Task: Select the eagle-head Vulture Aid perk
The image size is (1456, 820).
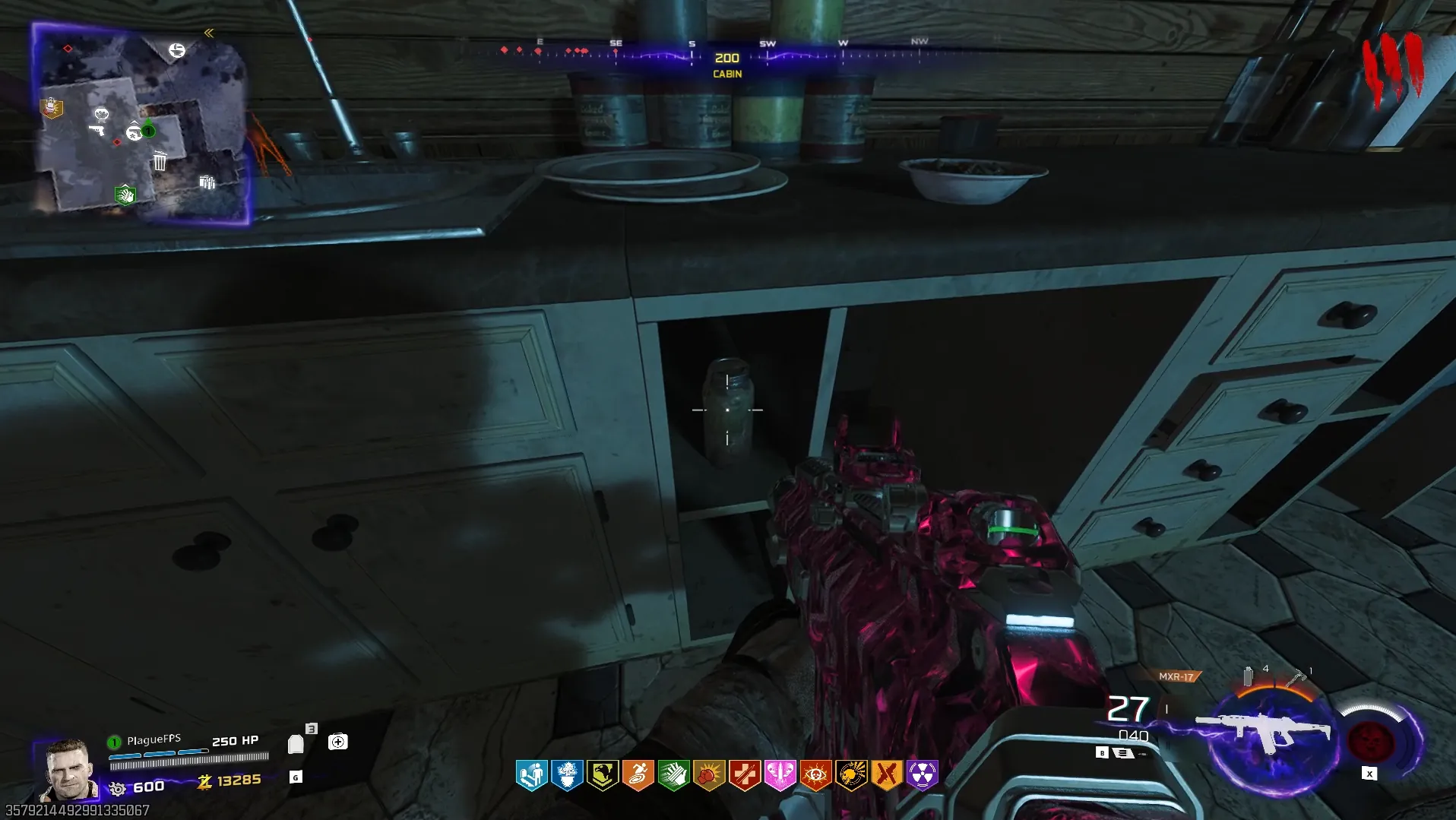Action: tap(603, 775)
